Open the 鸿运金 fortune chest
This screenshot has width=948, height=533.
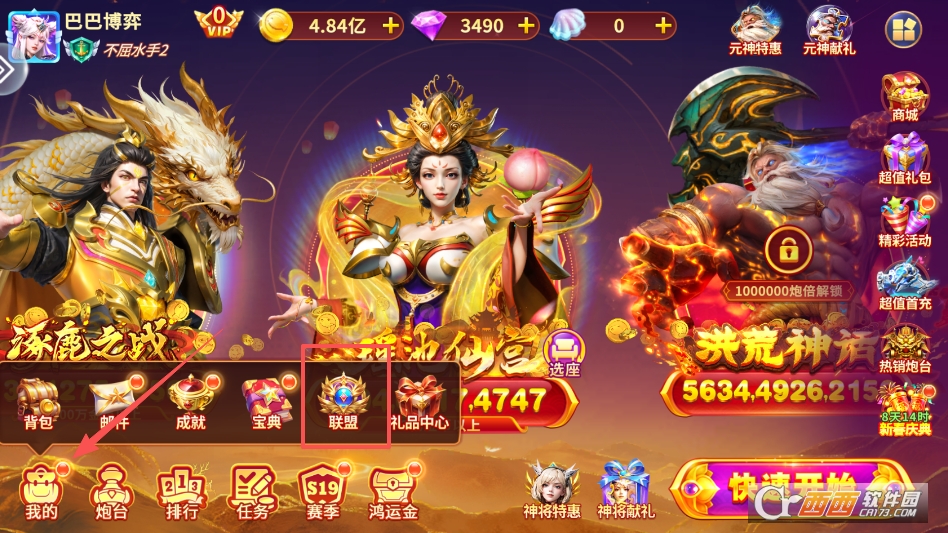click(x=393, y=492)
